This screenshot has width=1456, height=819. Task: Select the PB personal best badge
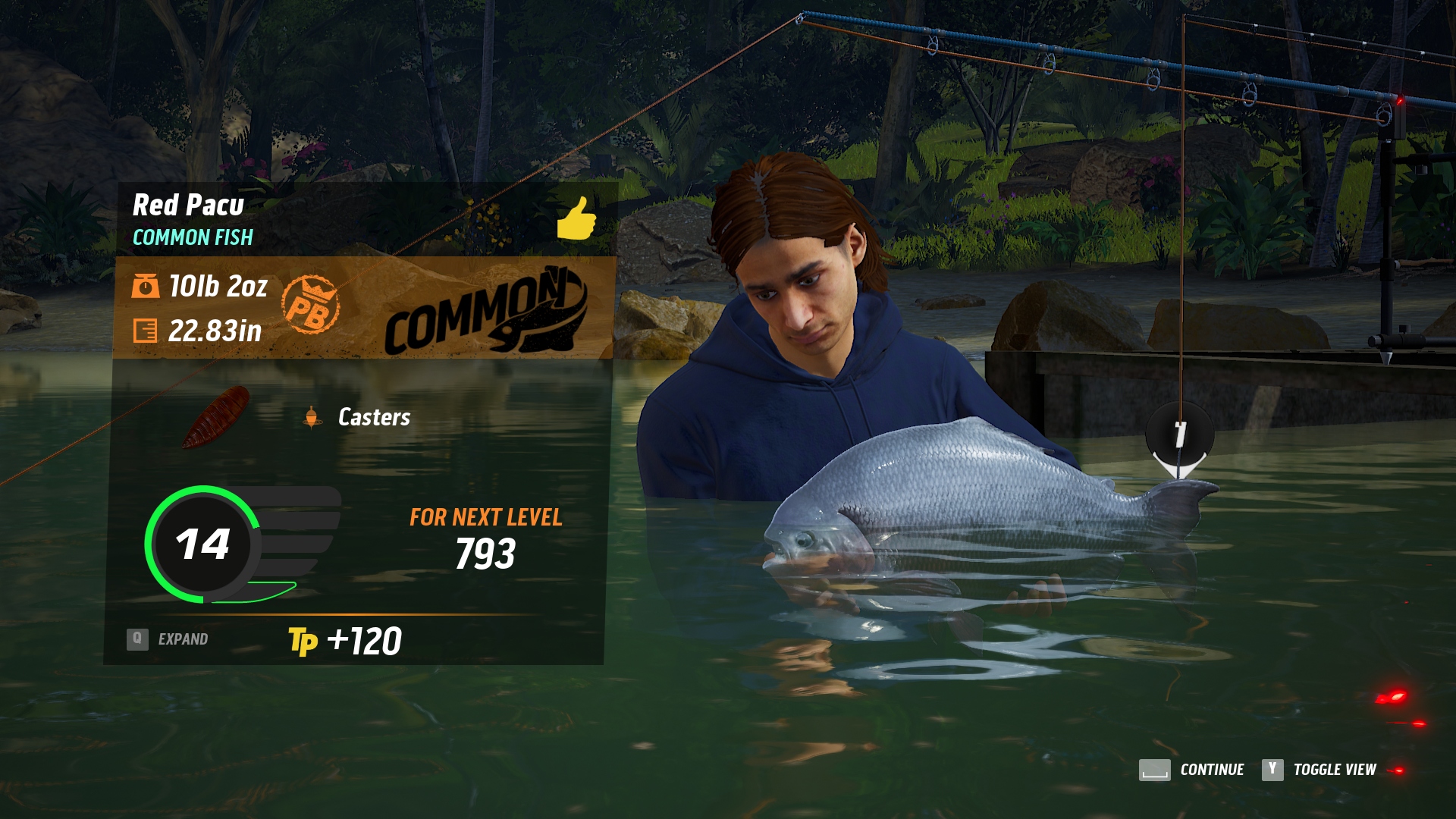point(310,306)
